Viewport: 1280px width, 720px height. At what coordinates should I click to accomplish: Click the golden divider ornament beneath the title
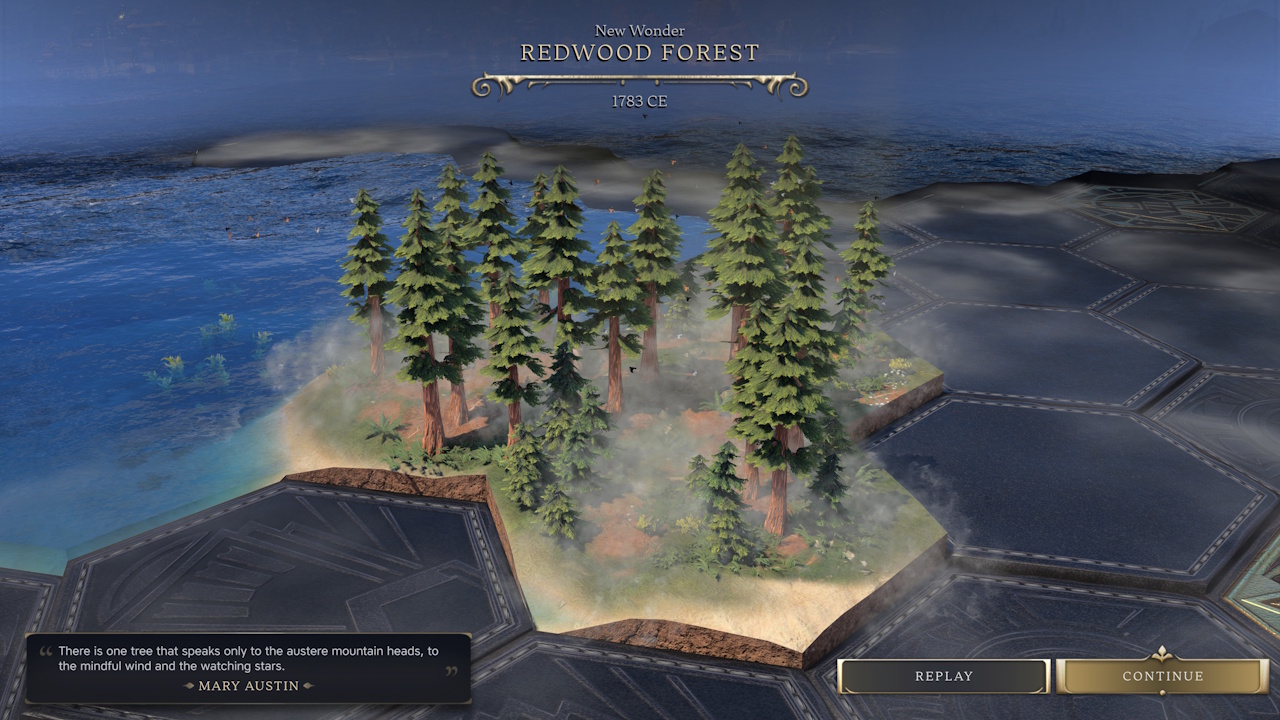[x=640, y=83]
